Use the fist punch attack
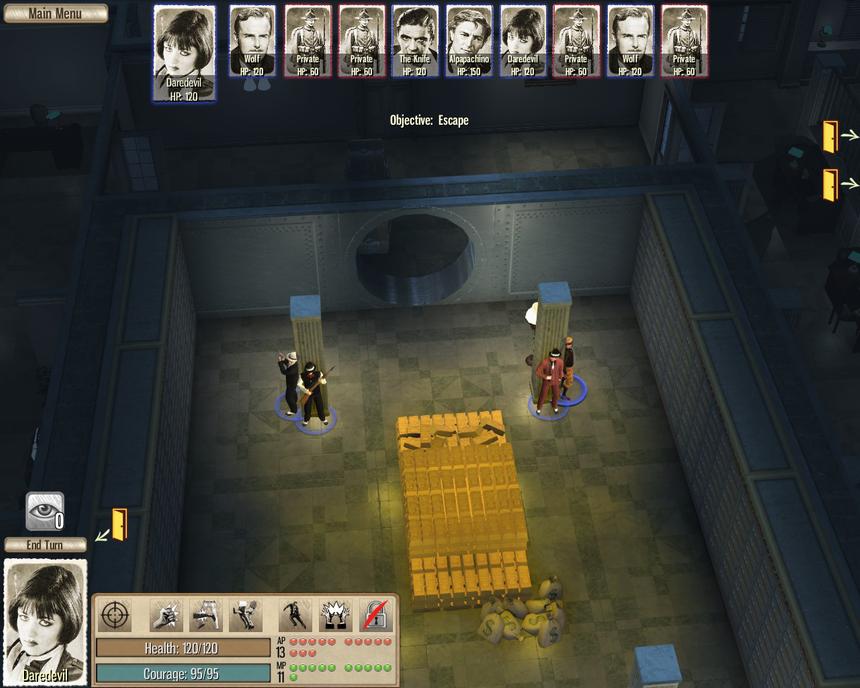The width and height of the screenshot is (860, 688). (165, 615)
